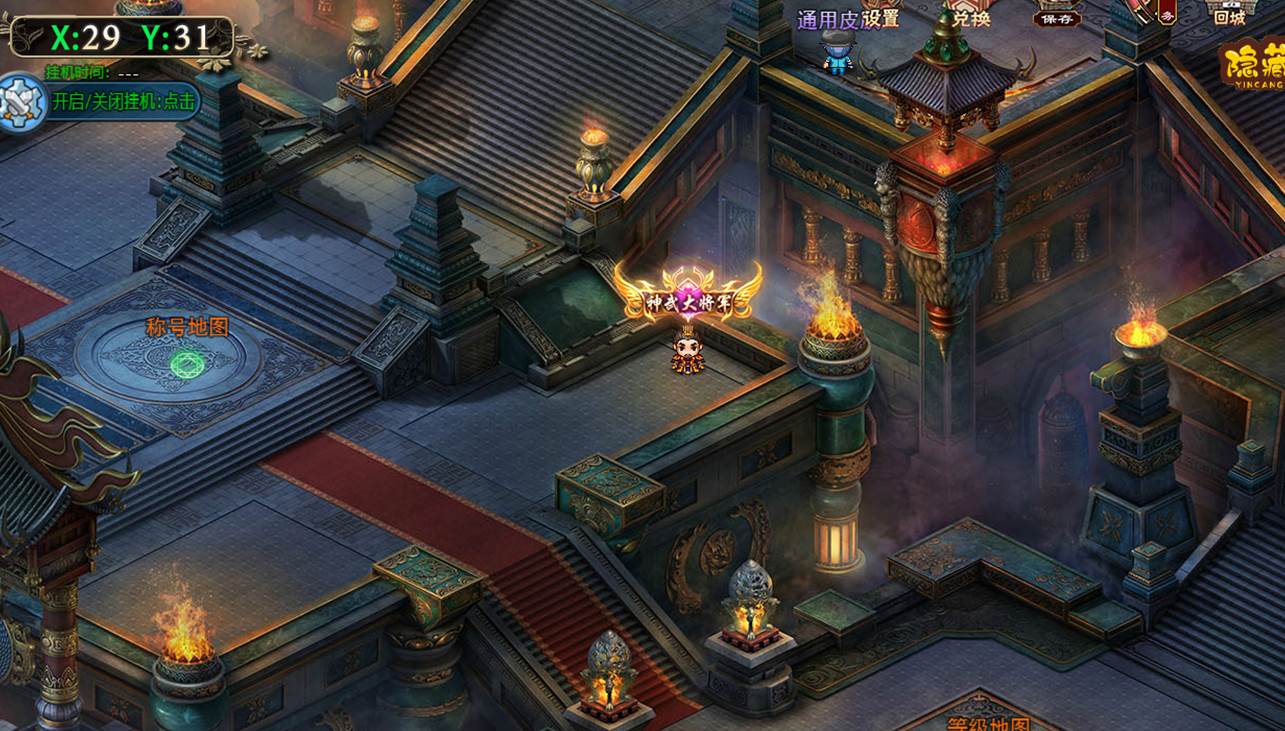
Task: Click the gear and crossed swords icon
Action: click(x=21, y=101)
